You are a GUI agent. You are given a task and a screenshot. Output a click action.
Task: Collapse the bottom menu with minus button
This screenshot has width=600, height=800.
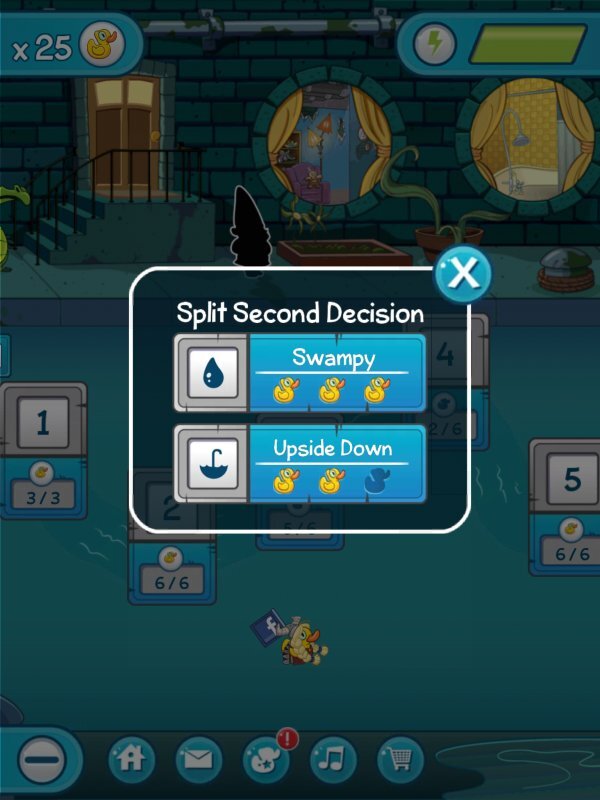[x=42, y=762]
